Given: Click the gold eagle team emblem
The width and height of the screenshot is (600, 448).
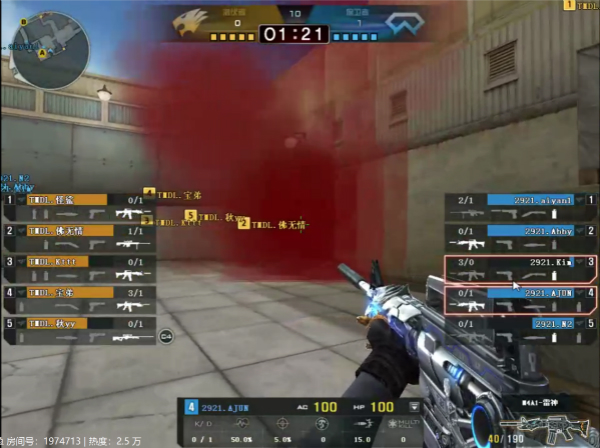Looking at the screenshot, I should [193, 21].
